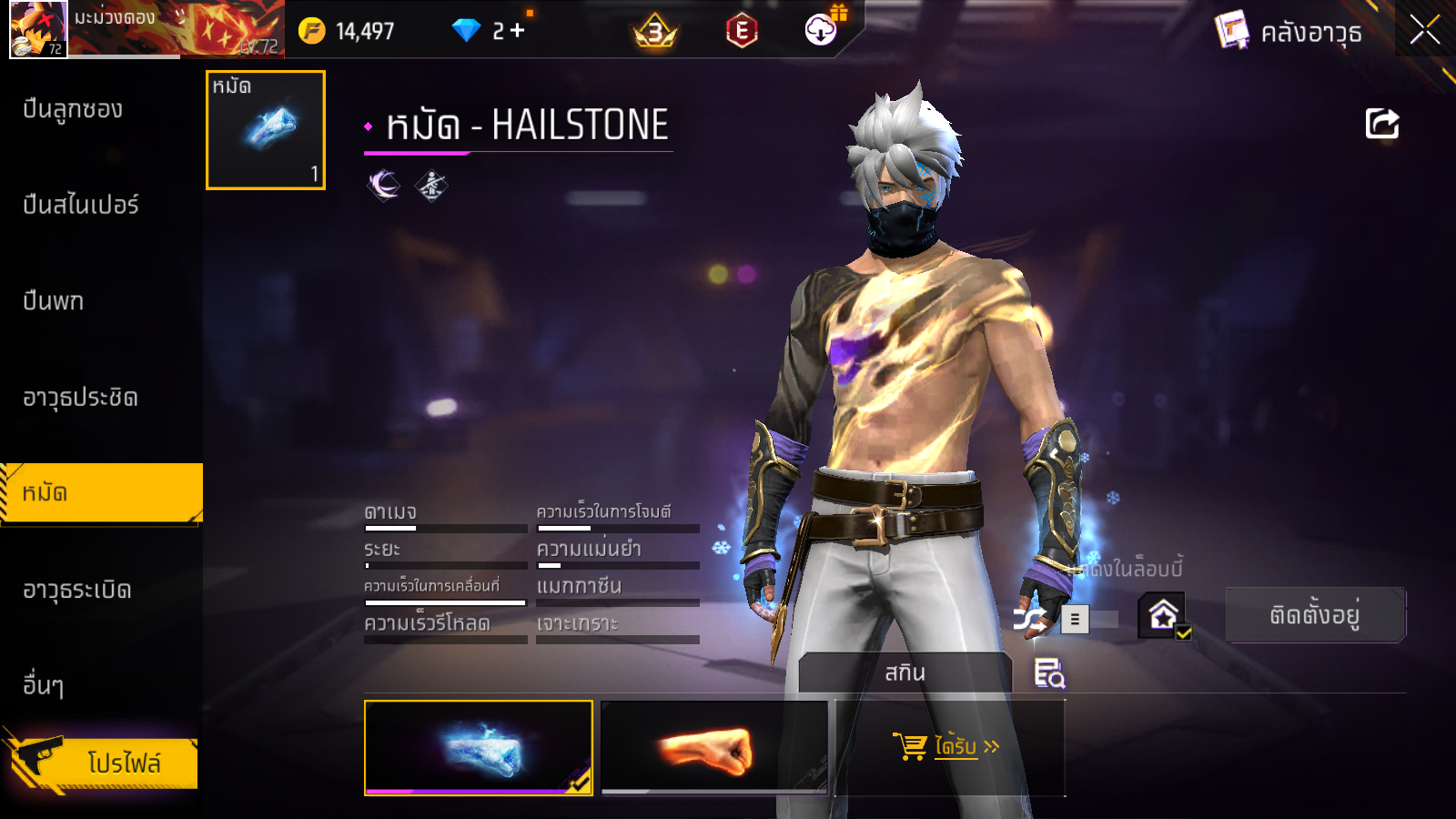Image resolution: width=1456 pixels, height=819 pixels.
Task: Toggle the show-in-lobby house icon
Action: coord(1164,616)
